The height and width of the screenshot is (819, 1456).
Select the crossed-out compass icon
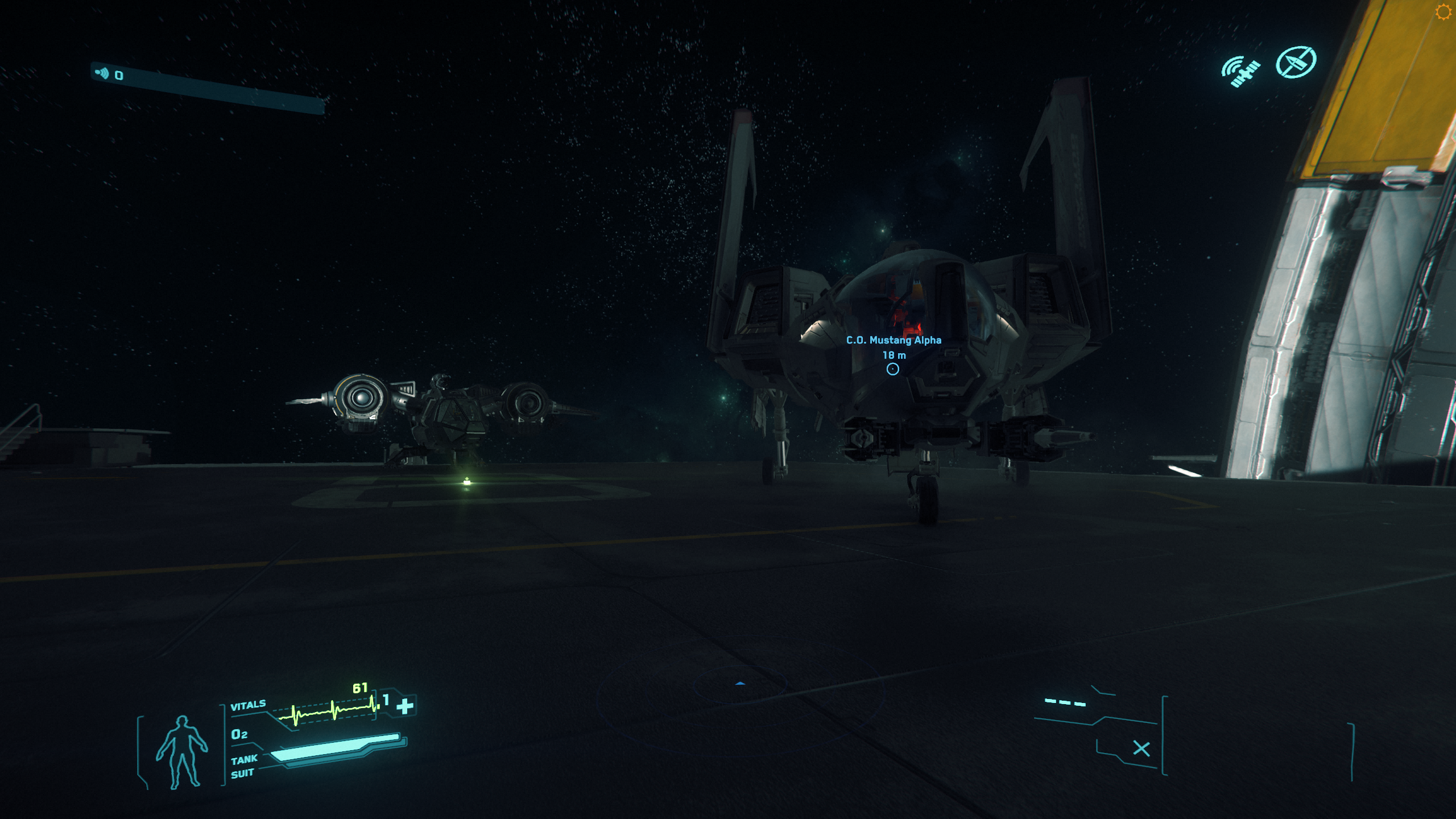tap(1296, 61)
